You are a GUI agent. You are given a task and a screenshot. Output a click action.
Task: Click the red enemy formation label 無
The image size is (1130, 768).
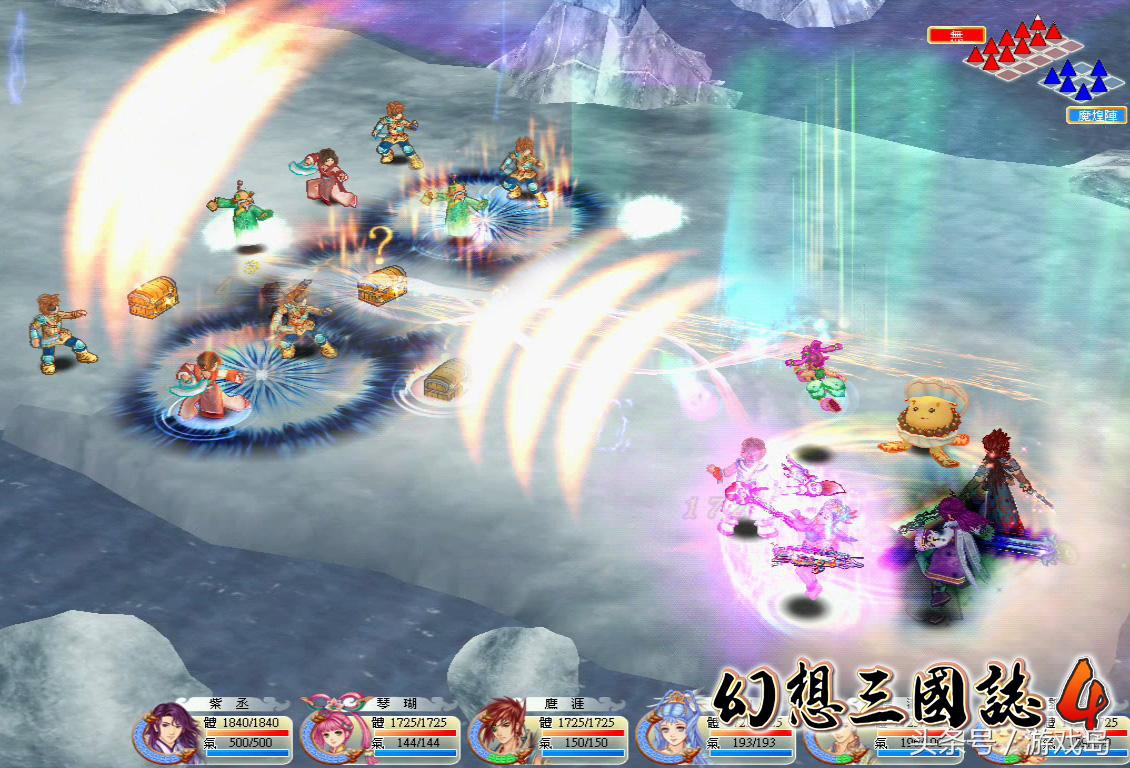click(x=956, y=35)
